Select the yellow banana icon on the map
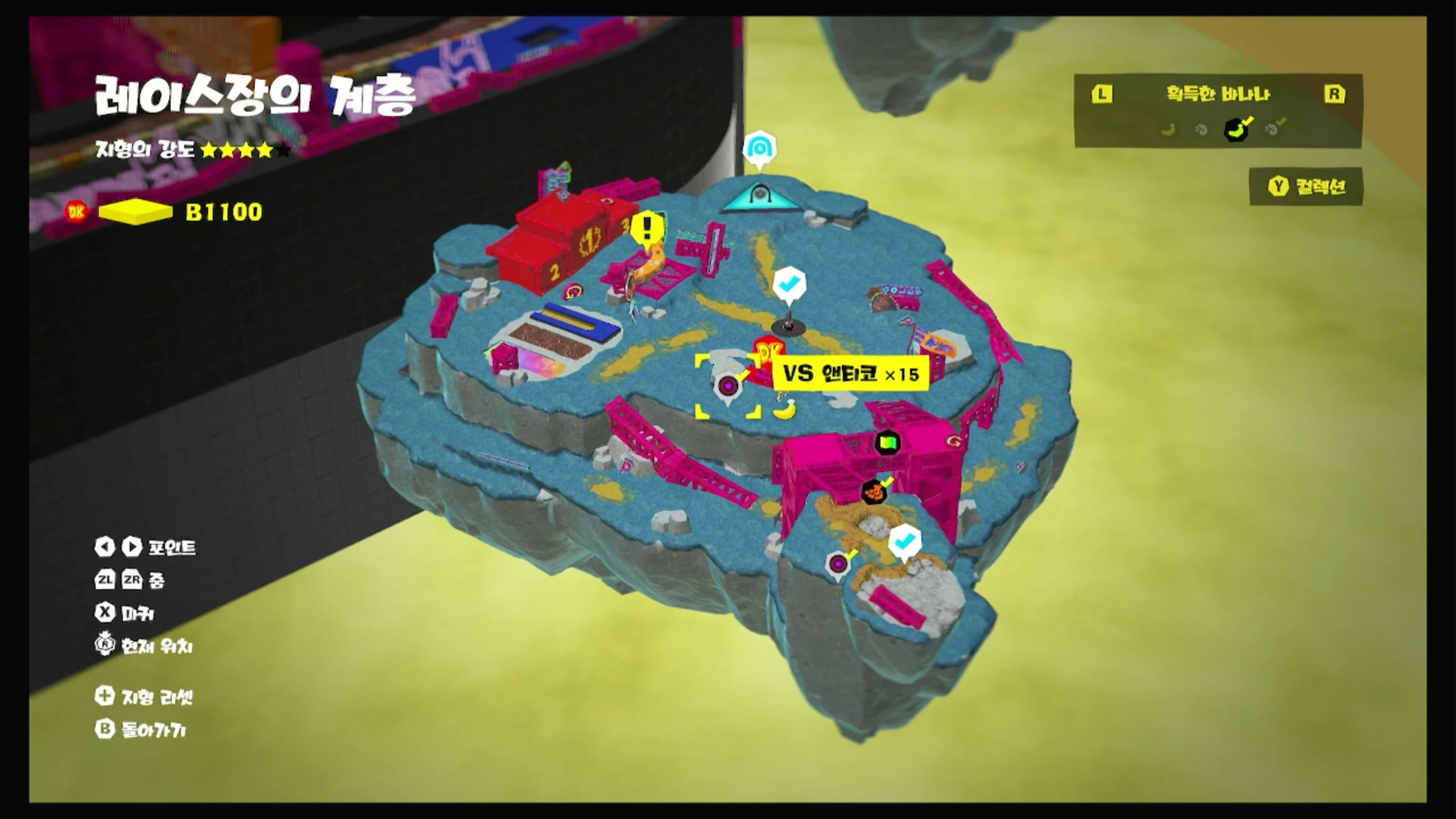1456x819 pixels. [784, 409]
